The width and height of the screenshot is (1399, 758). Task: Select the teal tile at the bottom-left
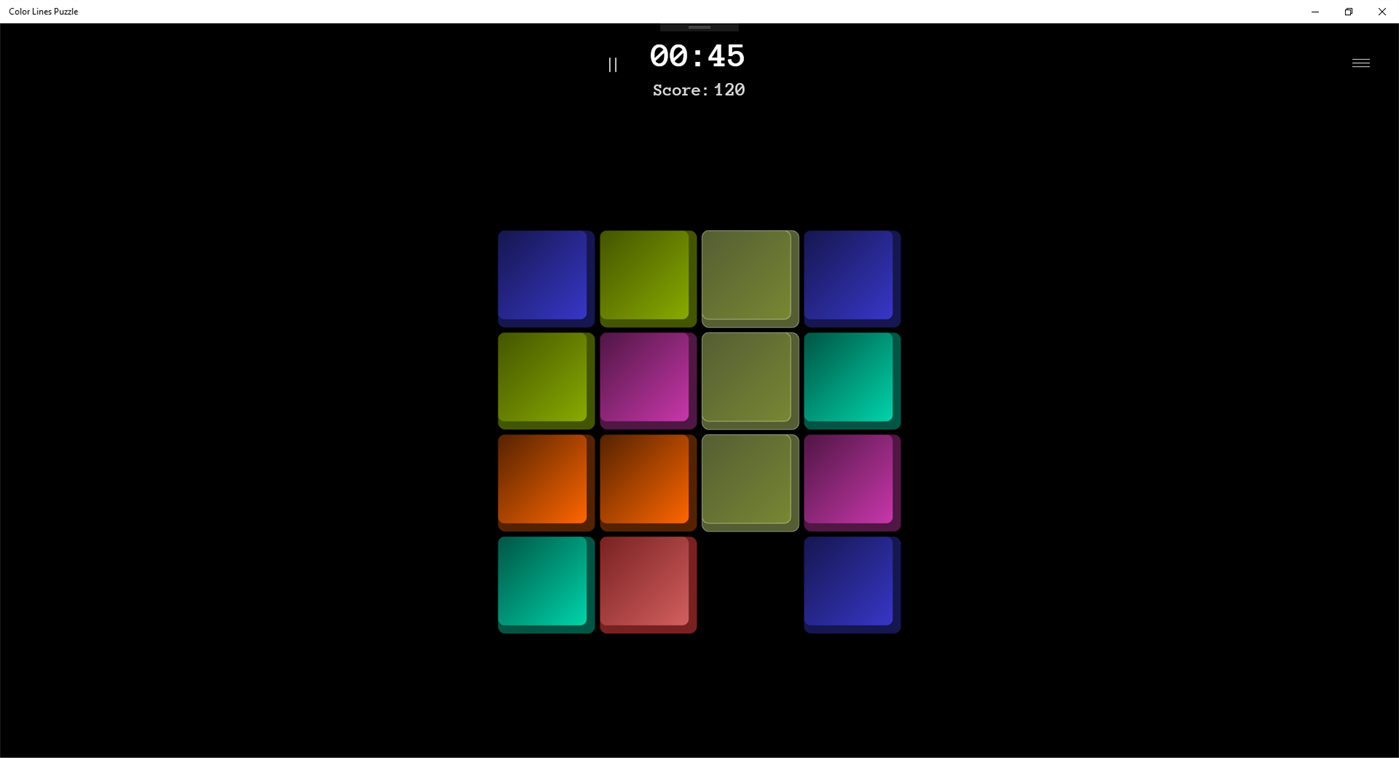point(545,583)
